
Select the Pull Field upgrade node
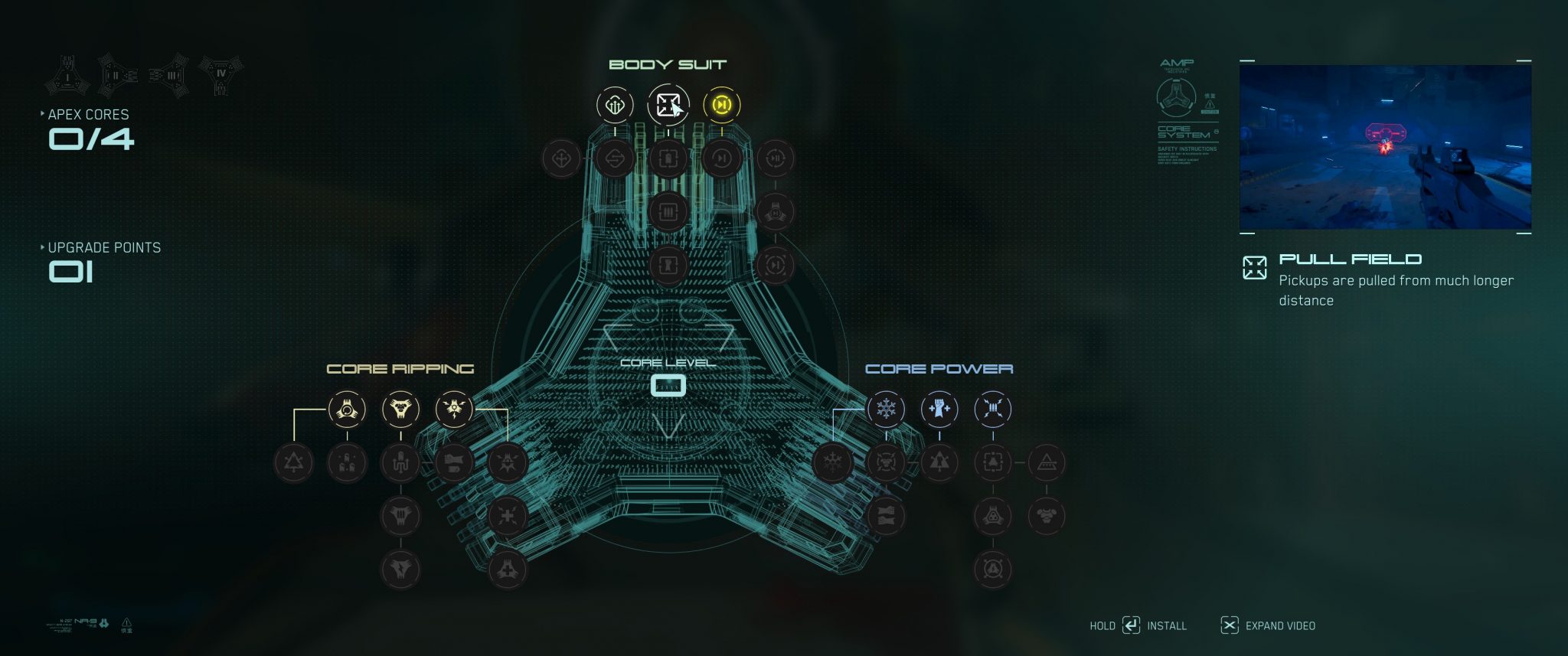pos(668,105)
